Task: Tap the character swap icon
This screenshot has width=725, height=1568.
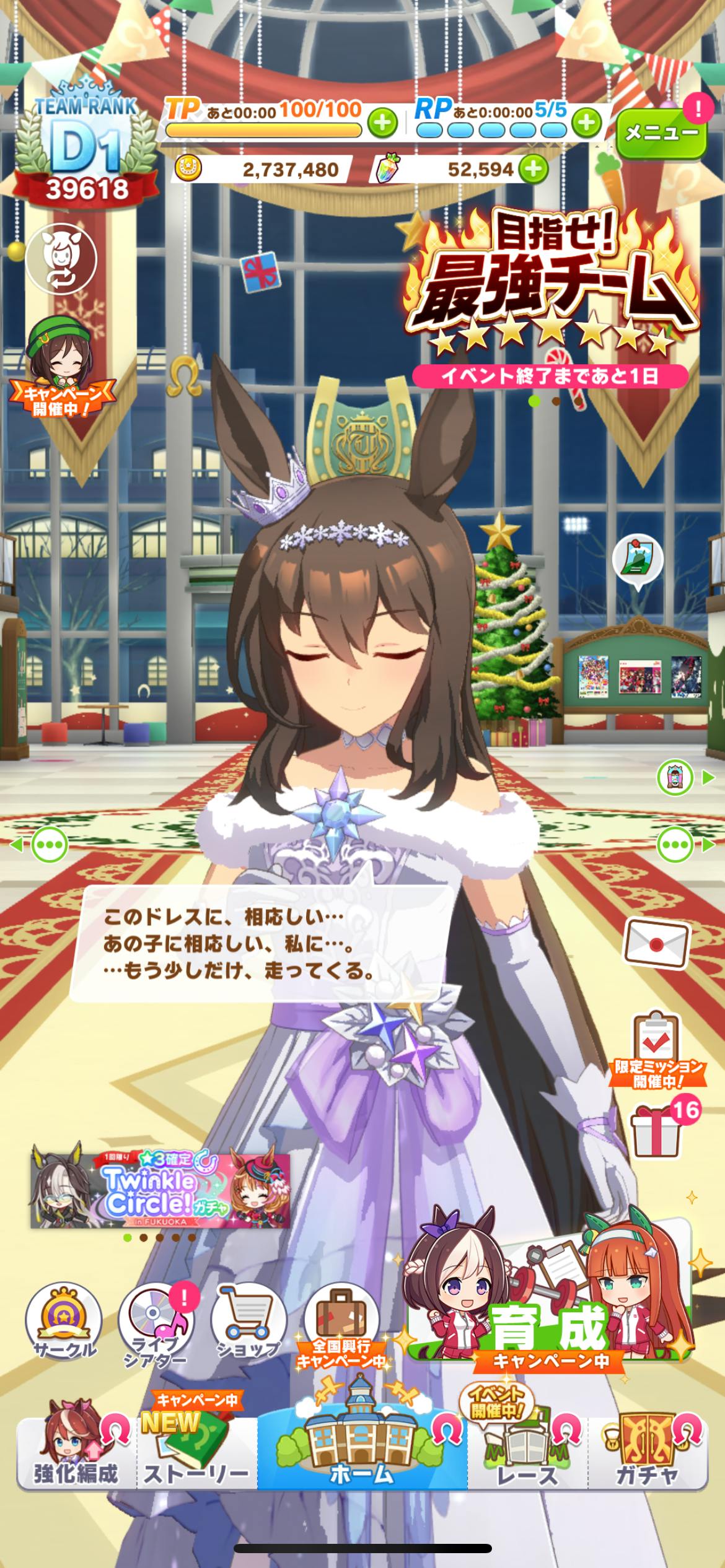Action: tap(61, 258)
